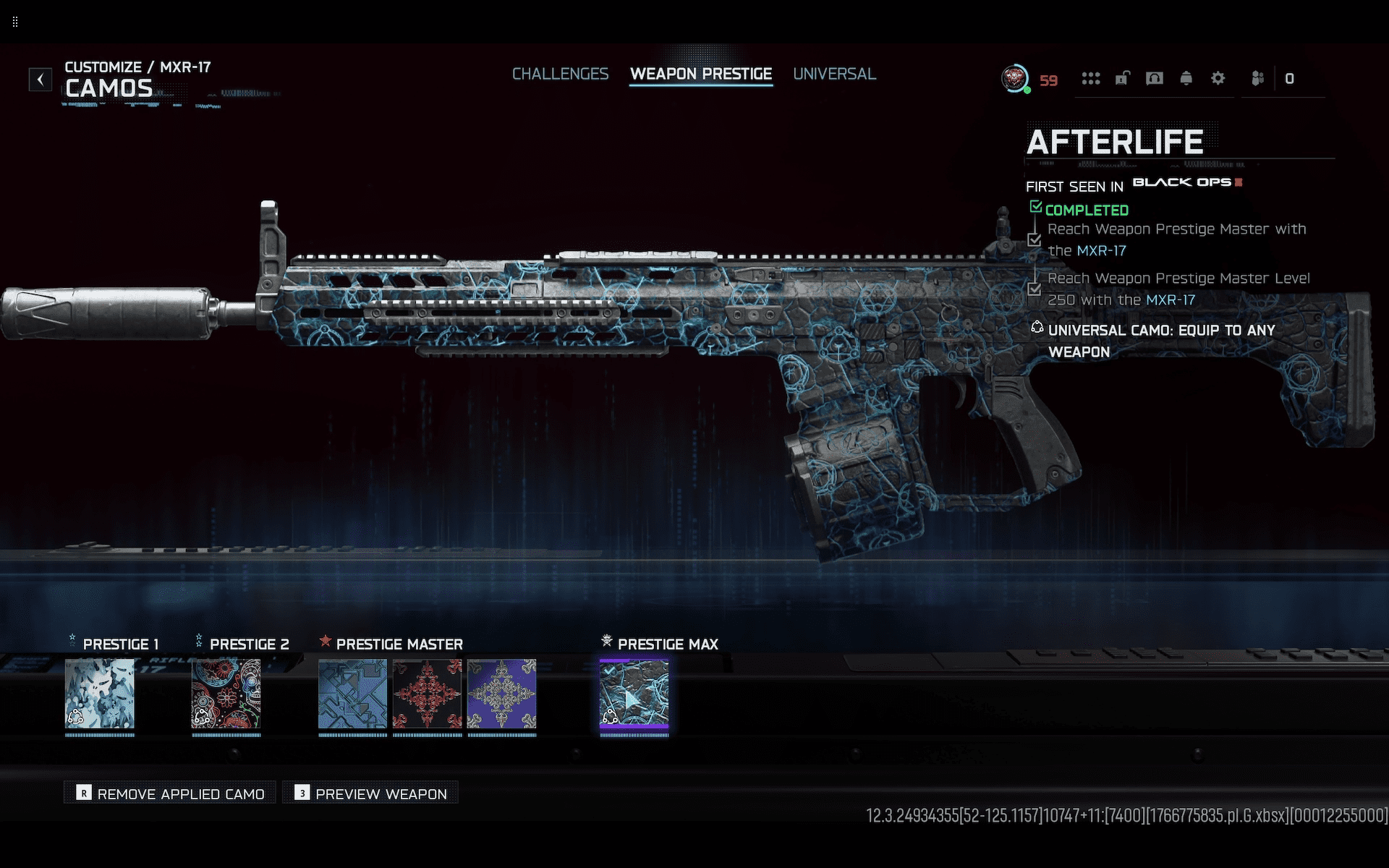Click the dotted grip icon at top-left
Screen dimensions: 1389x868
(15, 22)
